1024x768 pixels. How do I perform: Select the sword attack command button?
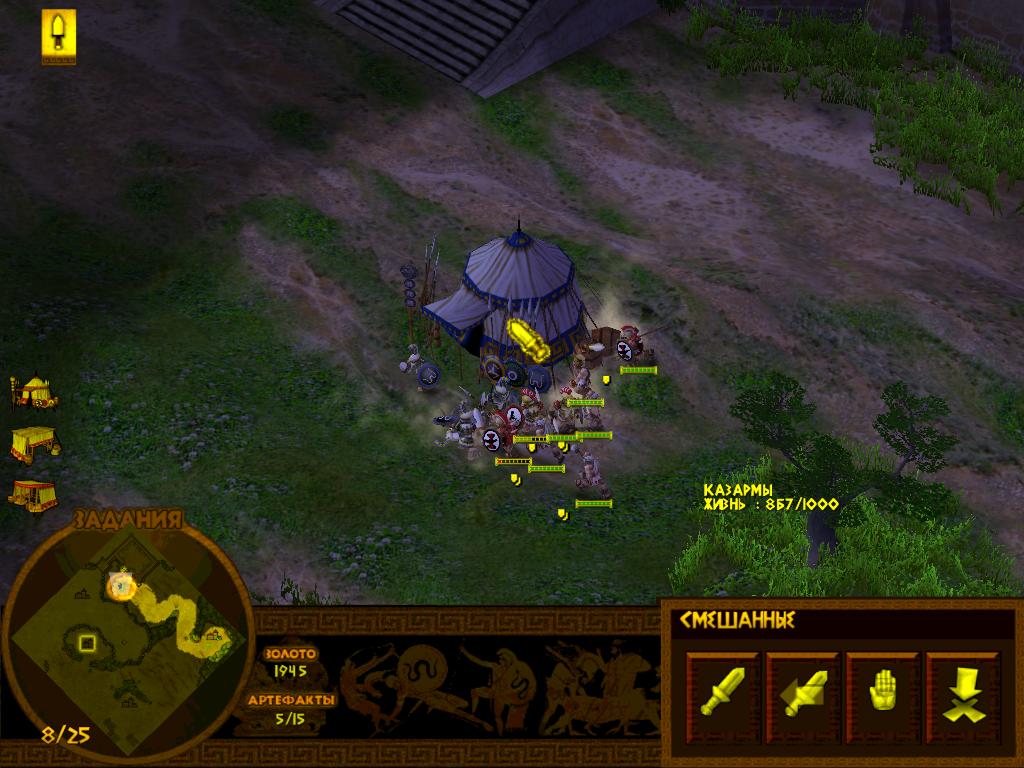[723, 685]
